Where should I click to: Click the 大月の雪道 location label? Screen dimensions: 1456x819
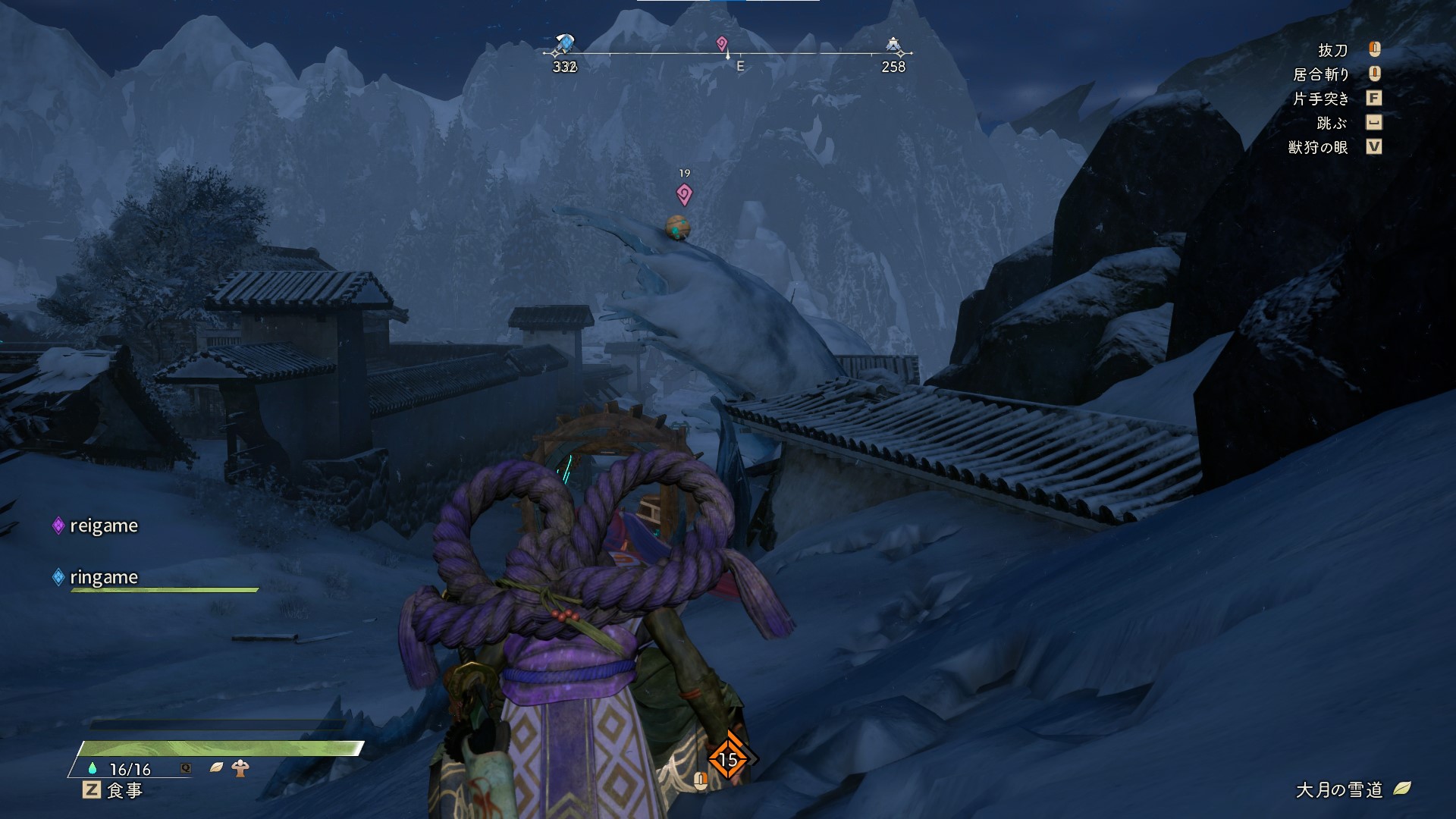(1339, 789)
